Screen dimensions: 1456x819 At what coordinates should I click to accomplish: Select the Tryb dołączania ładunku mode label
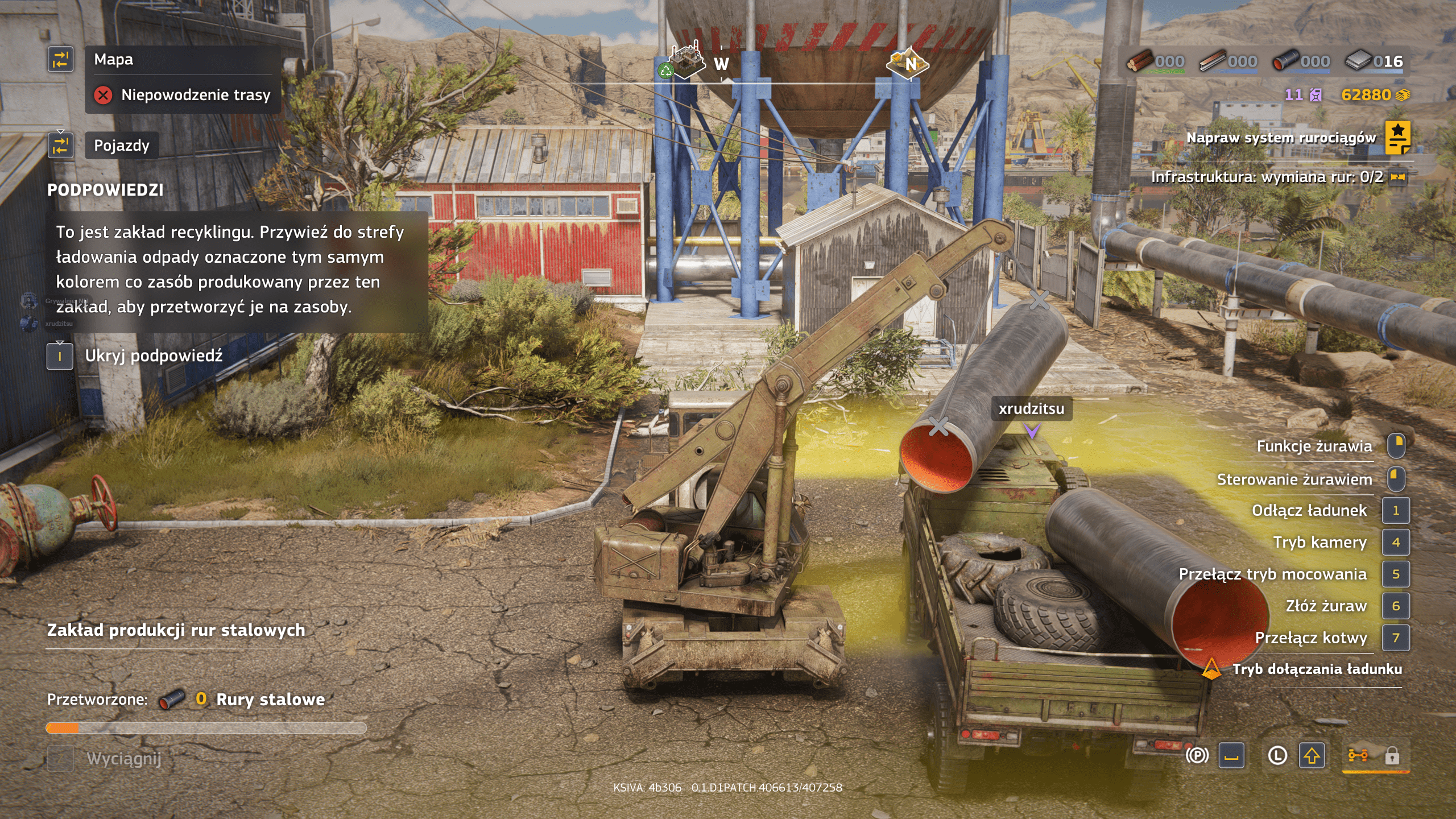[x=1317, y=669]
